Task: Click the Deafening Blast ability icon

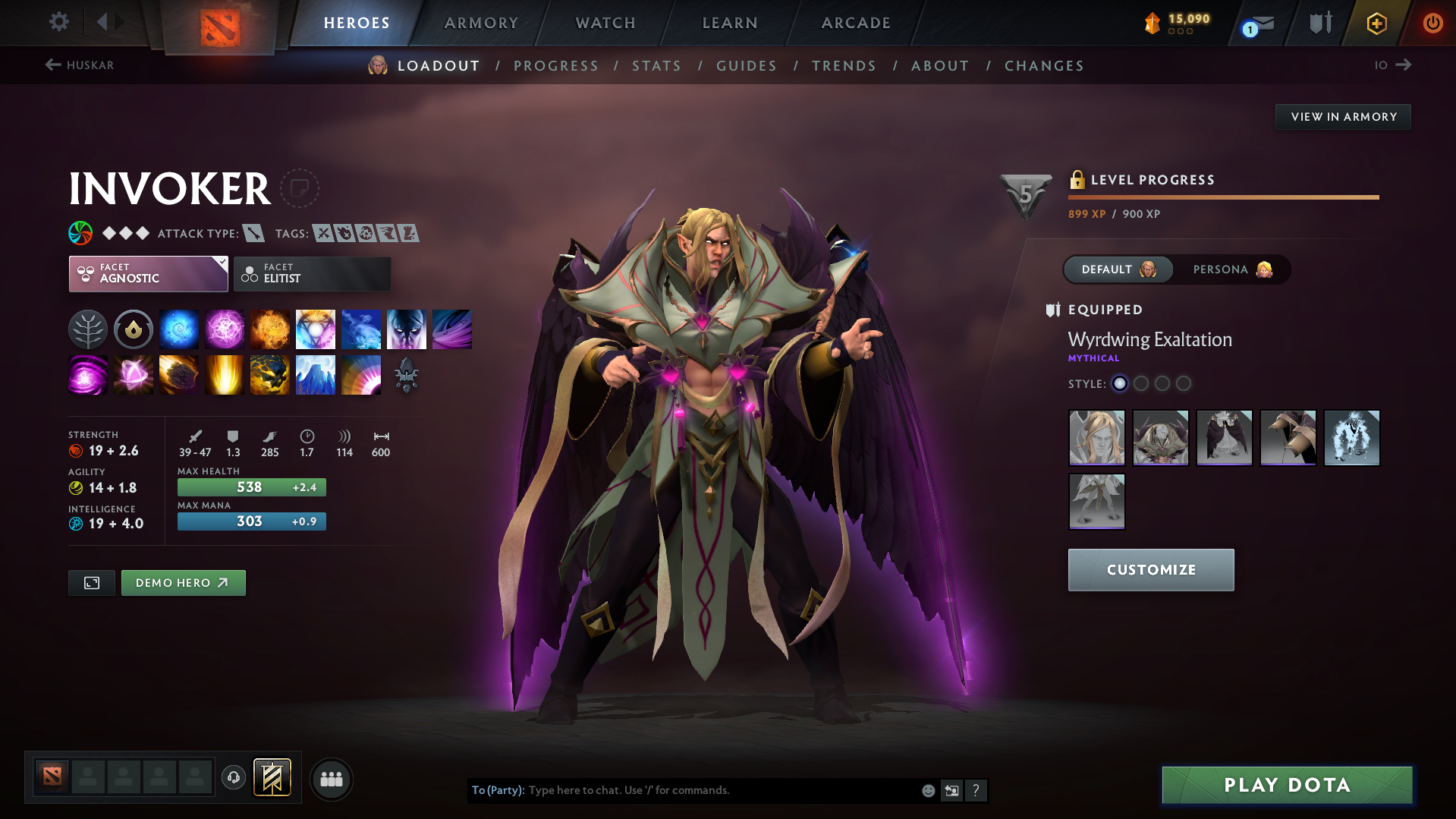Action: pyautogui.click(x=361, y=374)
